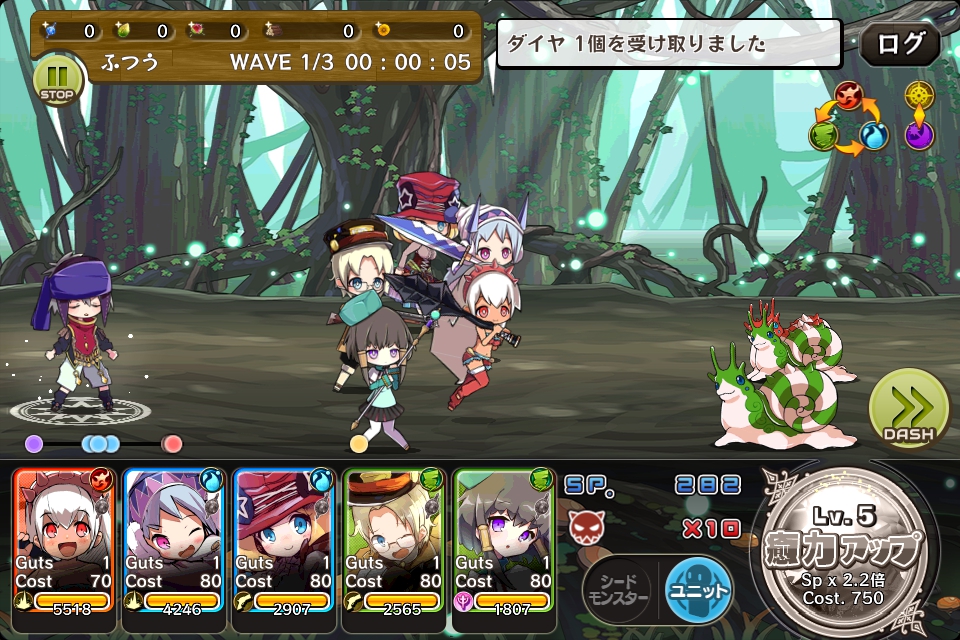This screenshot has height=640, width=960.
Task: Select the red-eyed horned unit card costing 70
Action: pos(65,538)
